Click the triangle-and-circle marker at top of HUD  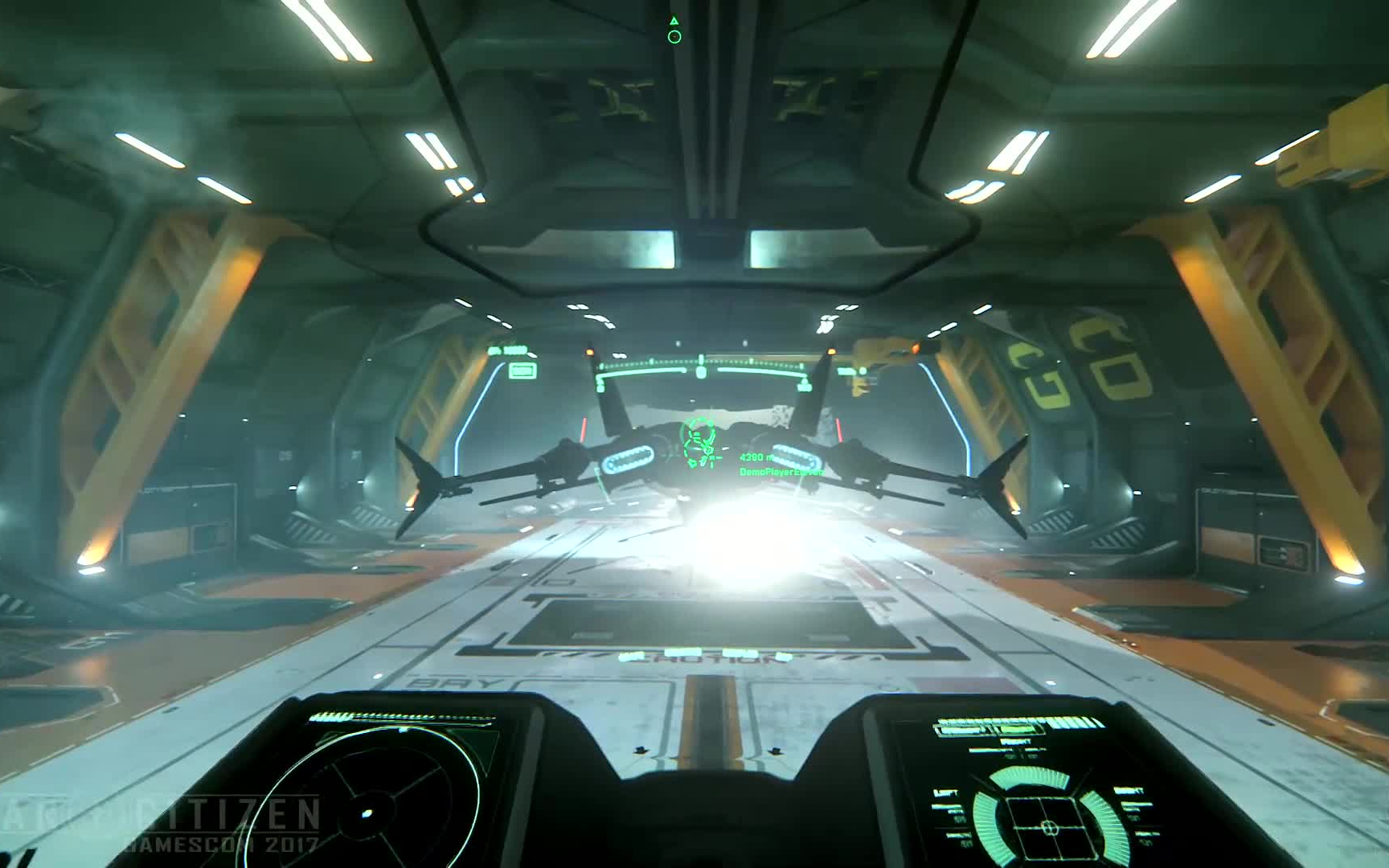point(674,31)
